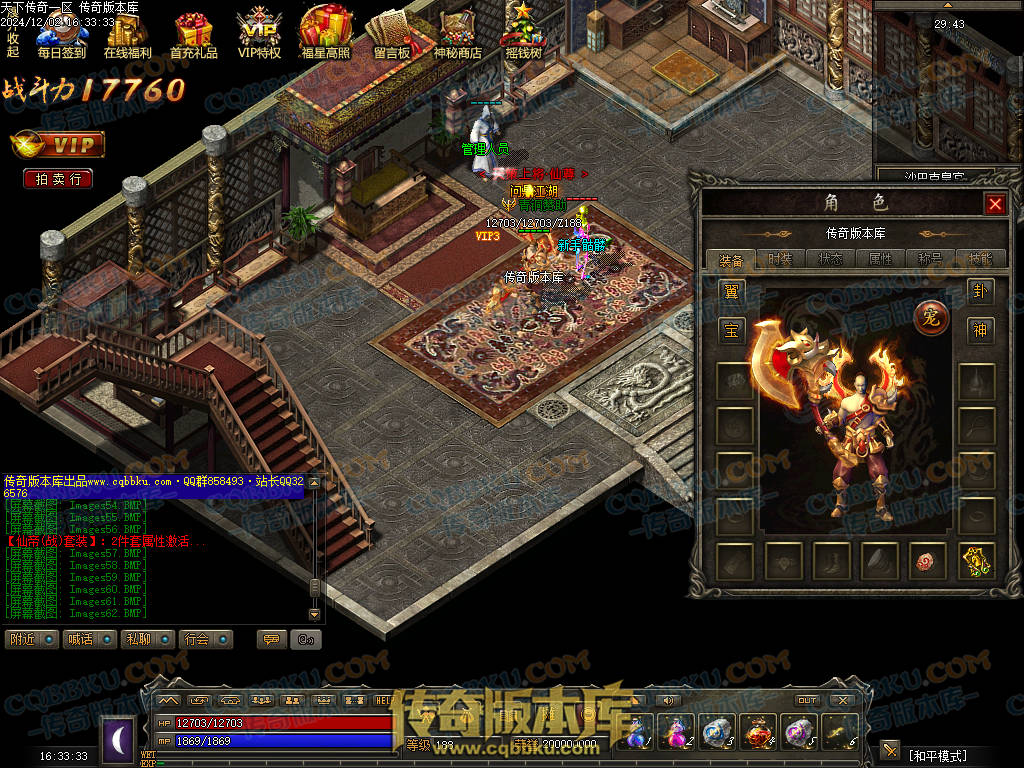Click the 神 equipment button
This screenshot has height=768, width=1024.
coord(980,329)
